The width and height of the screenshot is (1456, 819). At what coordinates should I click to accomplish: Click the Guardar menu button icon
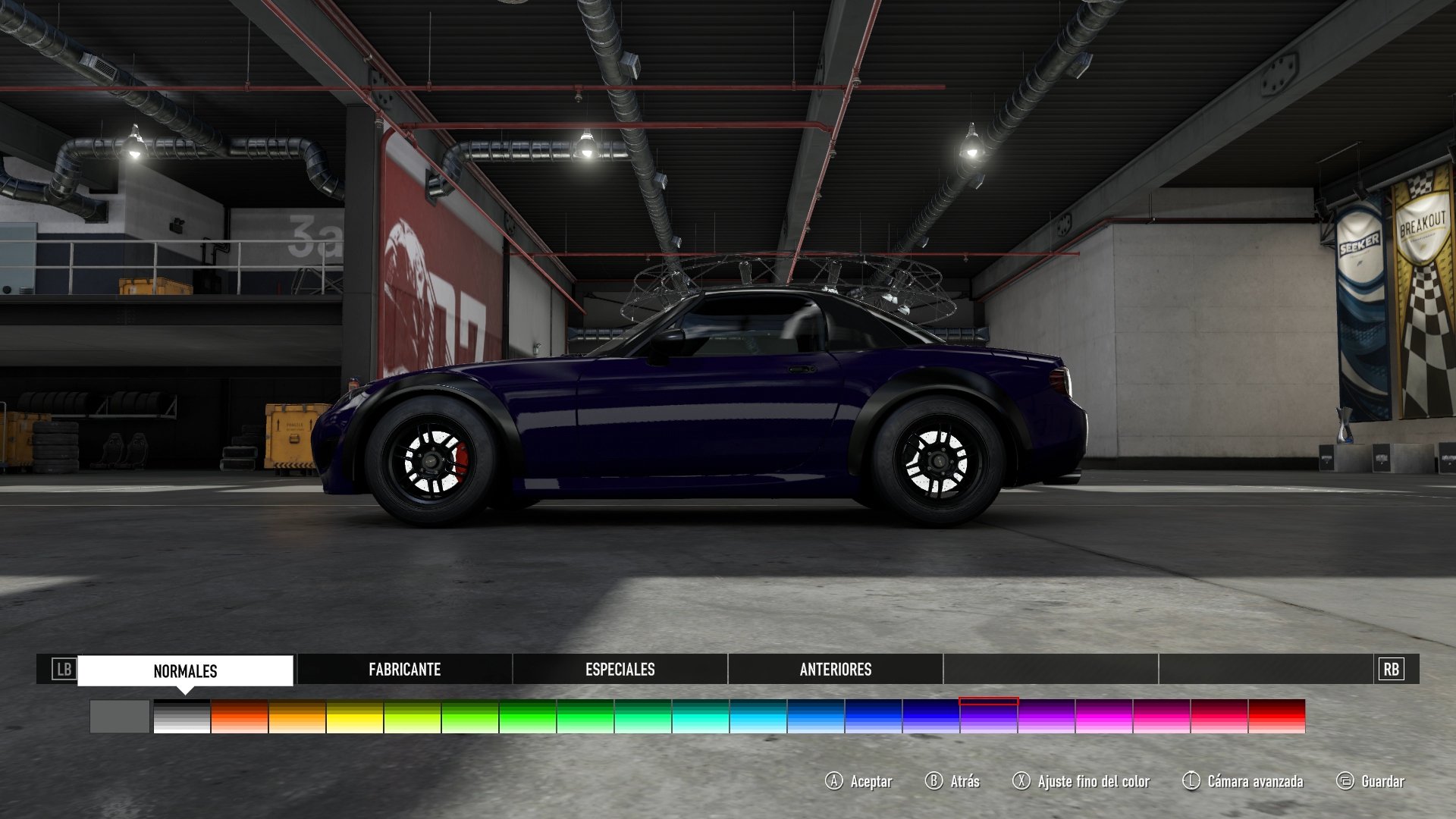pyautogui.click(x=1347, y=780)
